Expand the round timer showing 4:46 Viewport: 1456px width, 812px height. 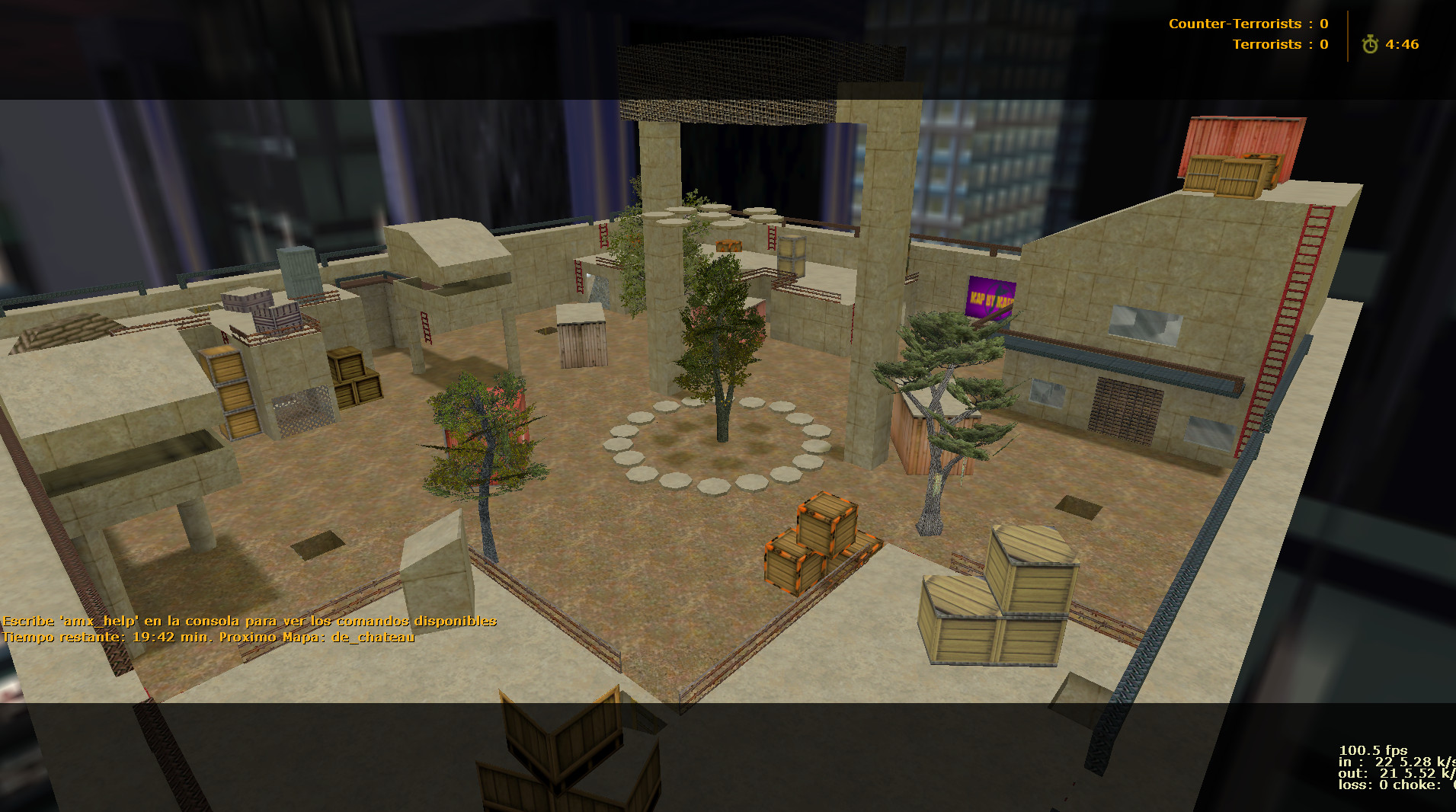1403,44
